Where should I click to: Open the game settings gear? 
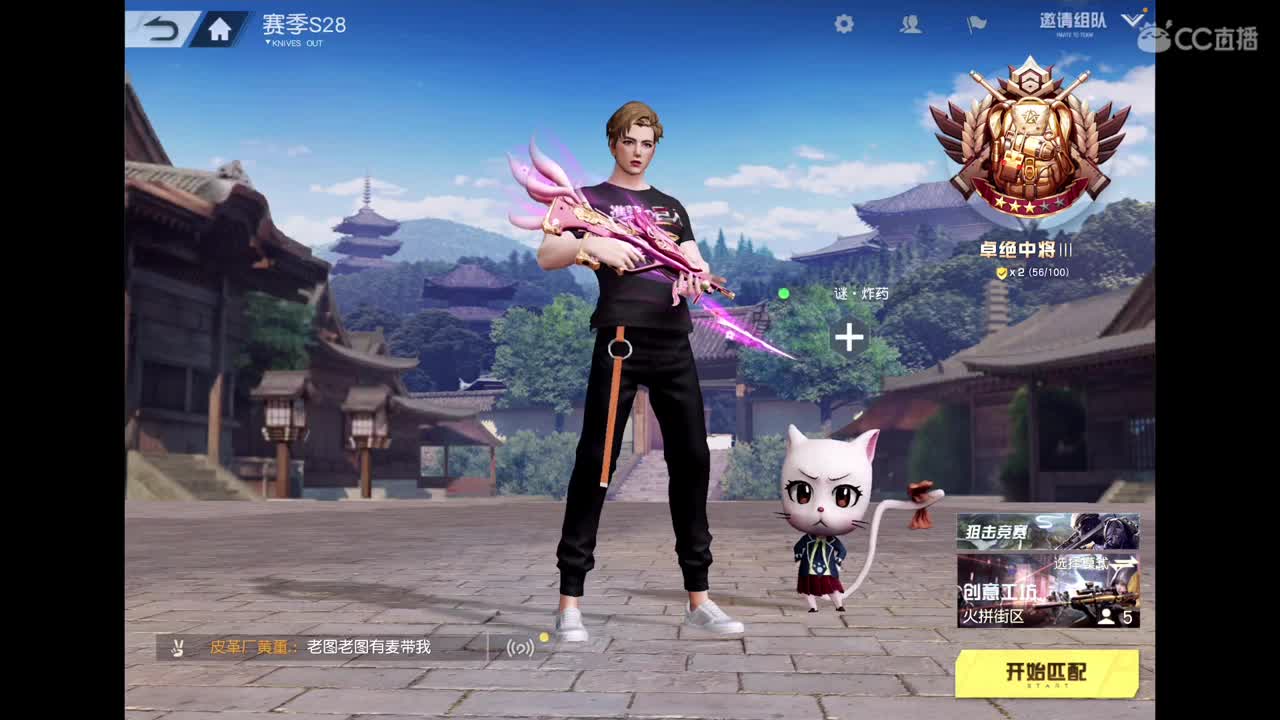(843, 23)
